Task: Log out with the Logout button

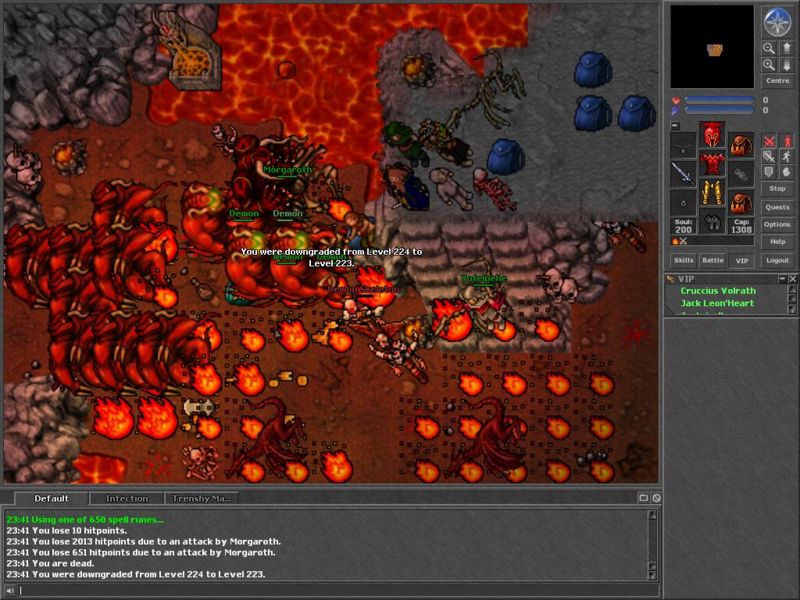Action: point(777,260)
